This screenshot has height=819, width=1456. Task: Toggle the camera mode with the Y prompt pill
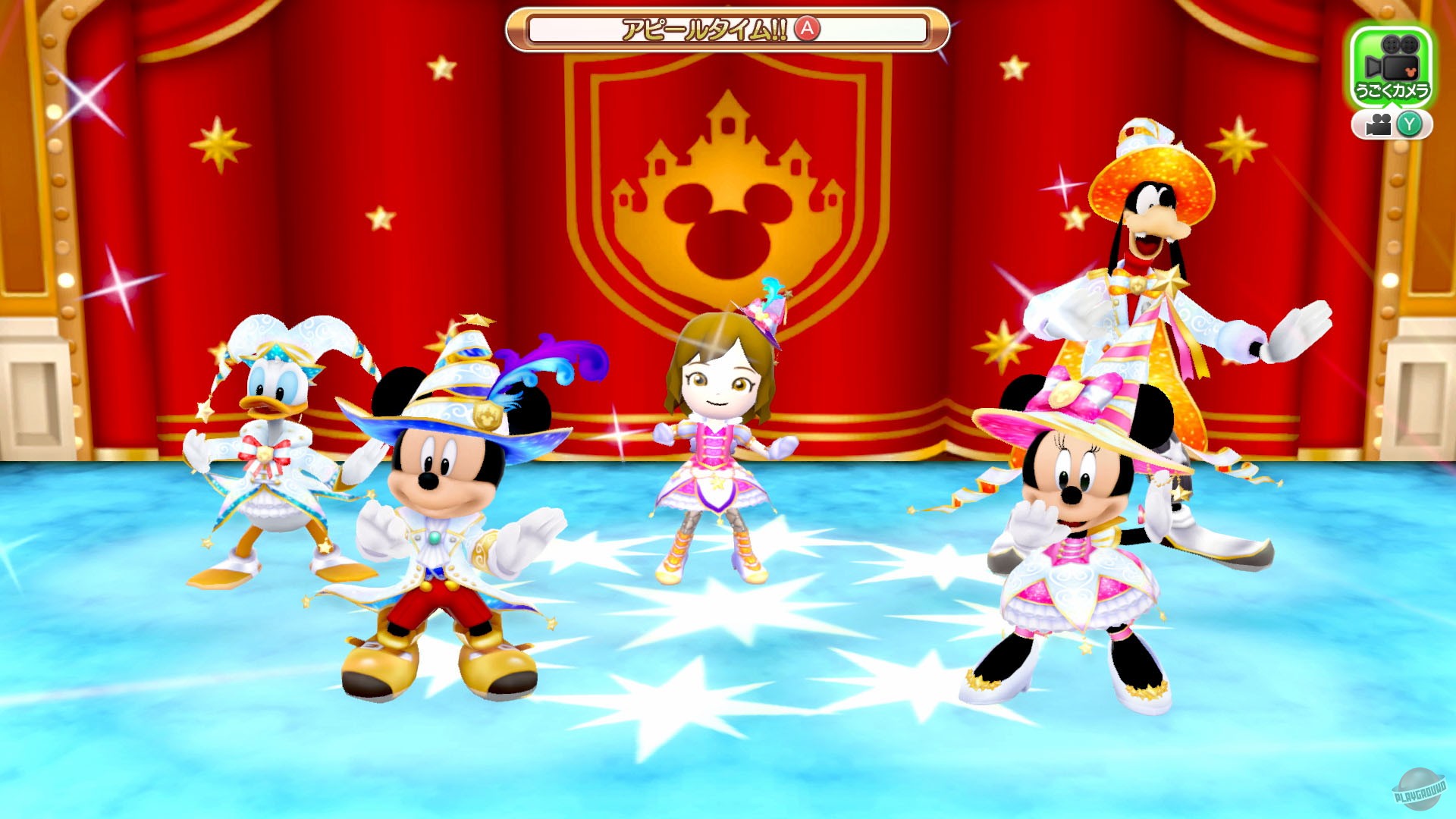1409,124
